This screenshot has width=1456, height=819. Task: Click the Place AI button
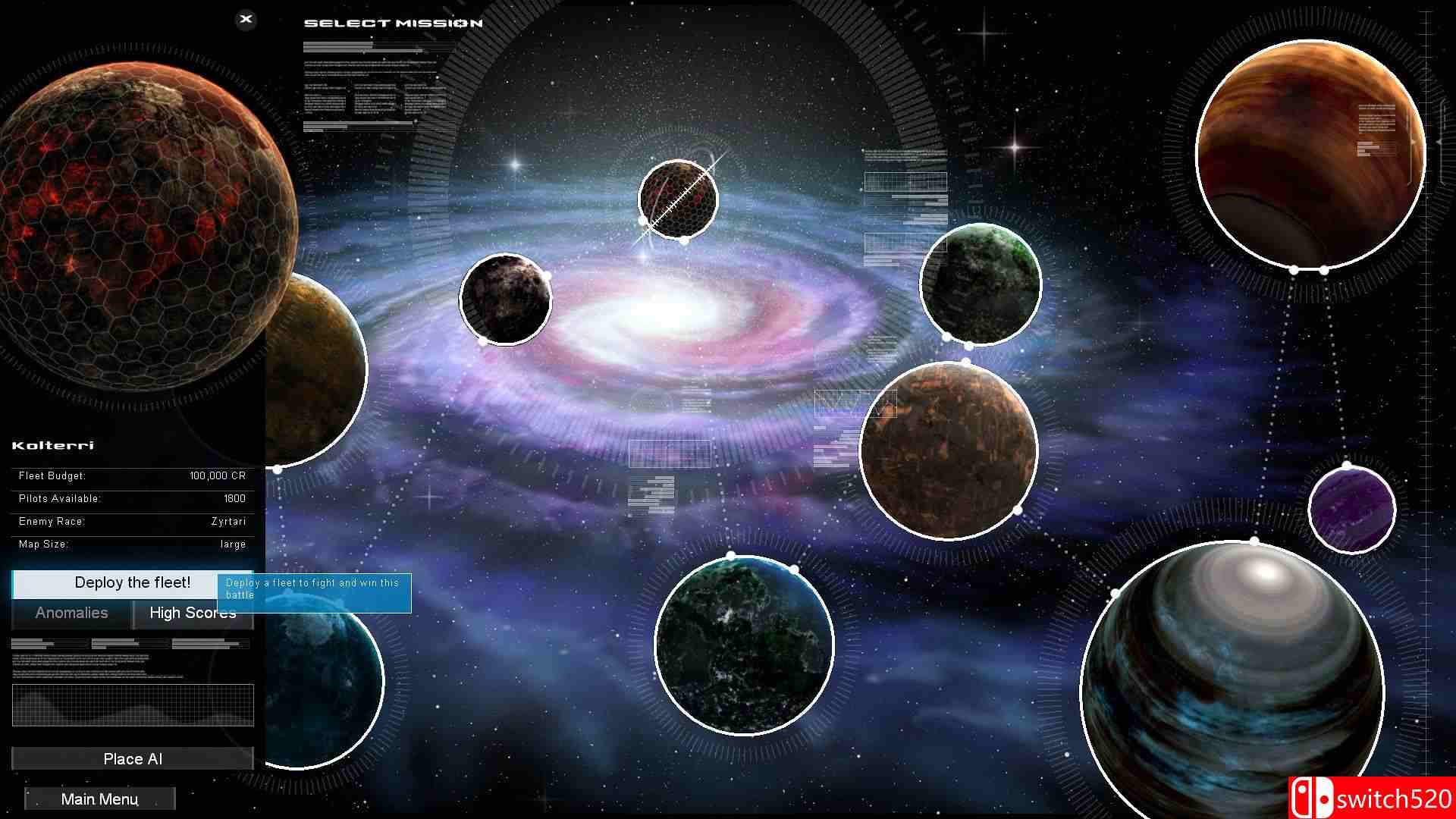pos(132,758)
